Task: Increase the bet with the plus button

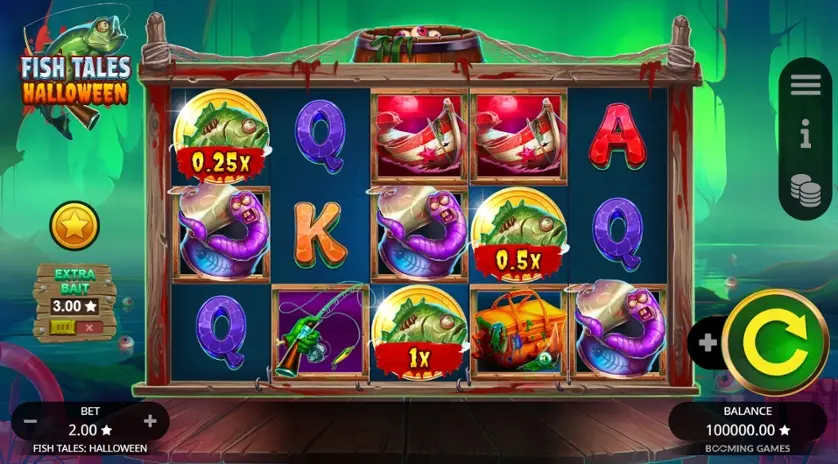Action: point(150,421)
